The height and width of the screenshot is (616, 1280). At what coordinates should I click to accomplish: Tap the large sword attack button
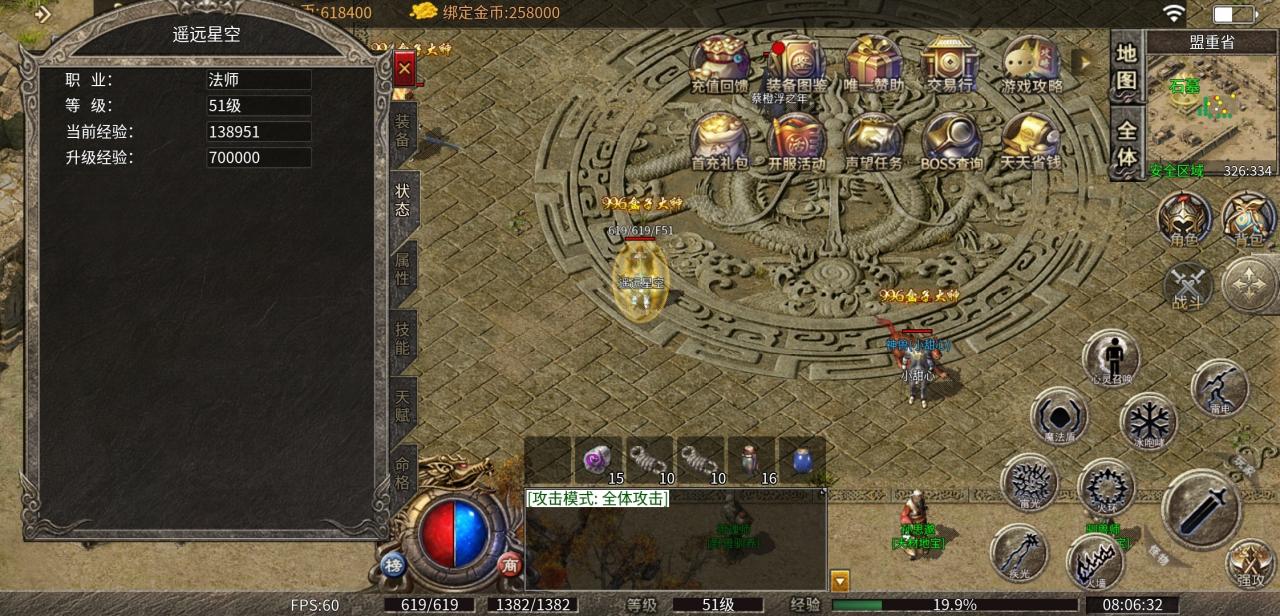point(1201,509)
